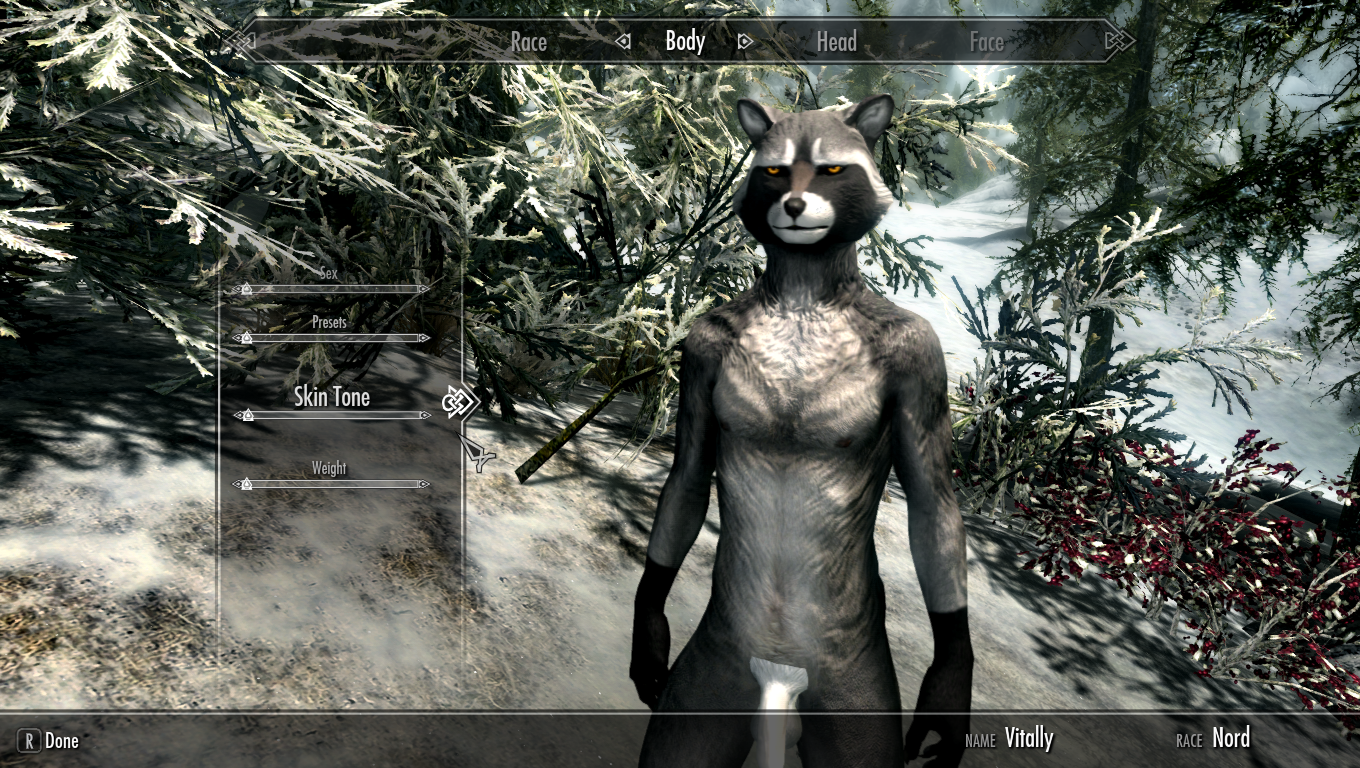Click the Done button

62,741
